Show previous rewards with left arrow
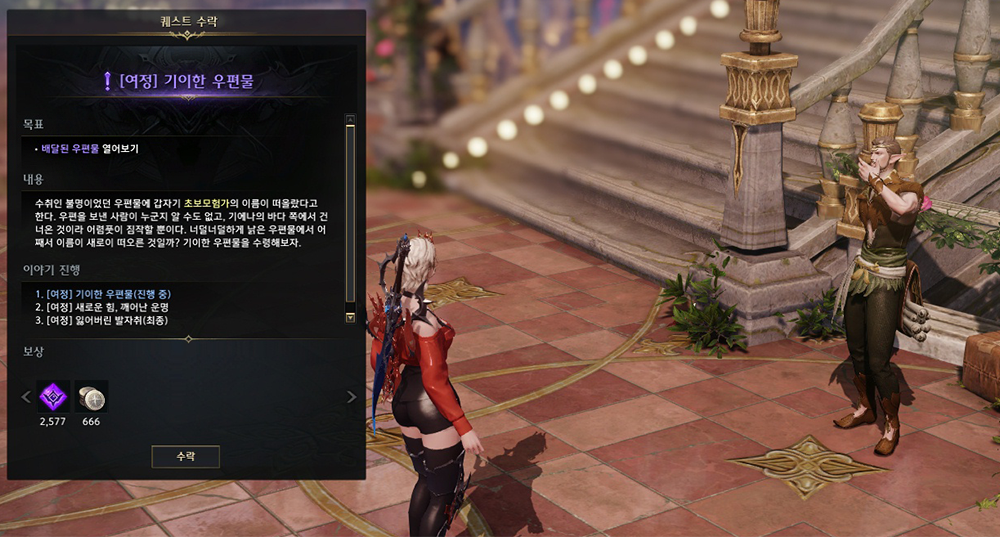This screenshot has height=537, width=1000. pos(27,397)
